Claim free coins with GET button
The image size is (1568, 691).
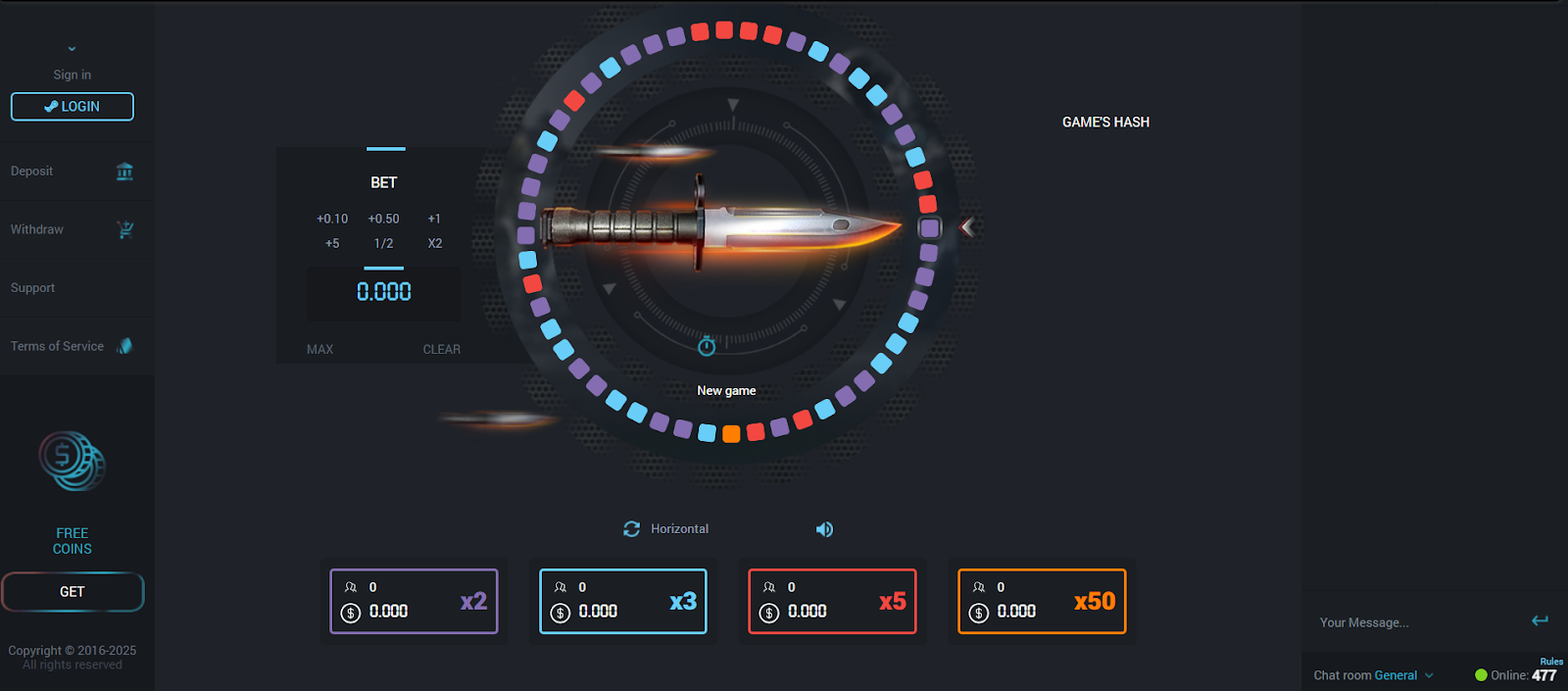click(x=73, y=592)
